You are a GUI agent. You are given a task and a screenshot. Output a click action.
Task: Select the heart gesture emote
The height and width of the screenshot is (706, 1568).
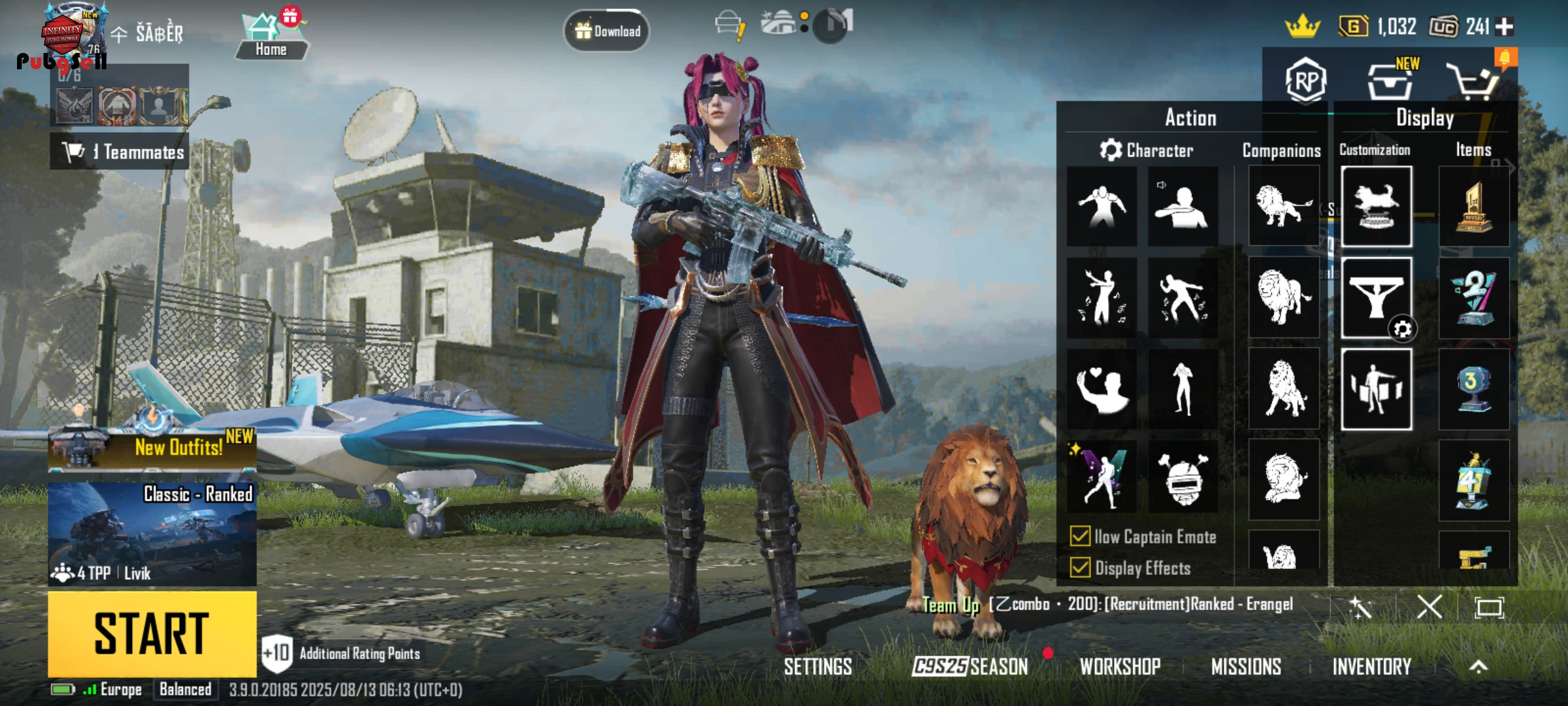tap(1102, 390)
